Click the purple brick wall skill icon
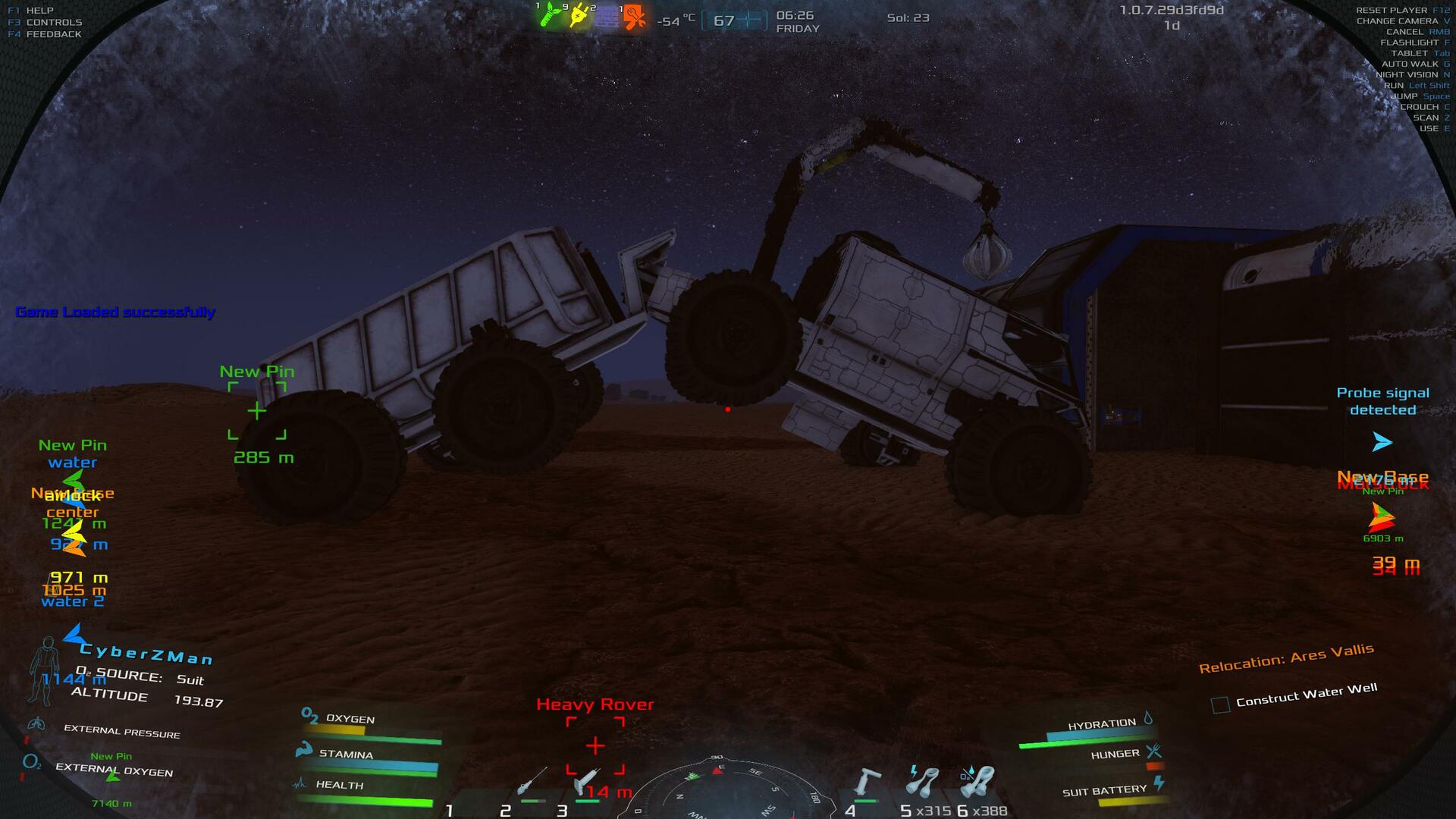Image resolution: width=1456 pixels, height=819 pixels. [607, 17]
